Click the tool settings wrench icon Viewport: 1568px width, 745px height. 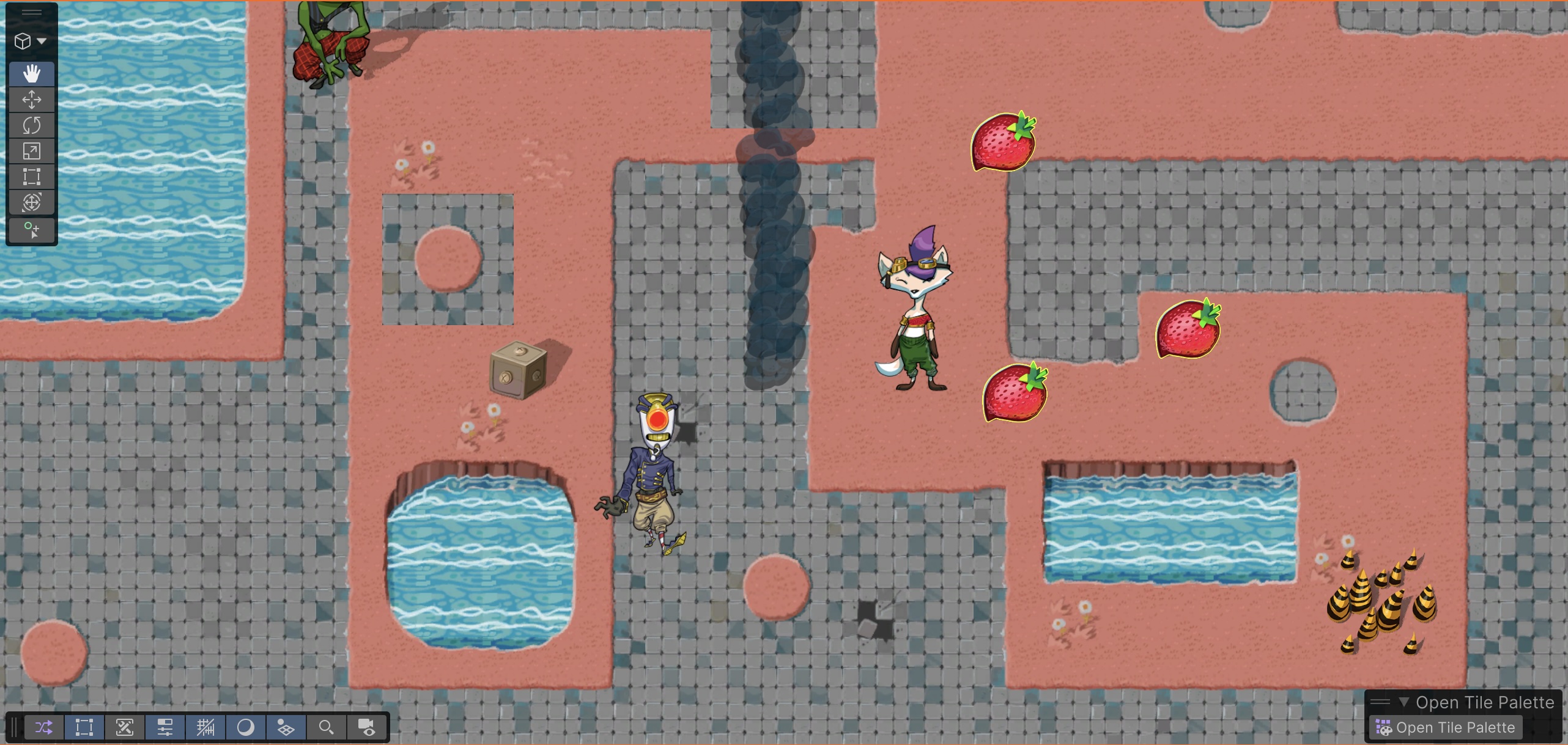pos(125,727)
